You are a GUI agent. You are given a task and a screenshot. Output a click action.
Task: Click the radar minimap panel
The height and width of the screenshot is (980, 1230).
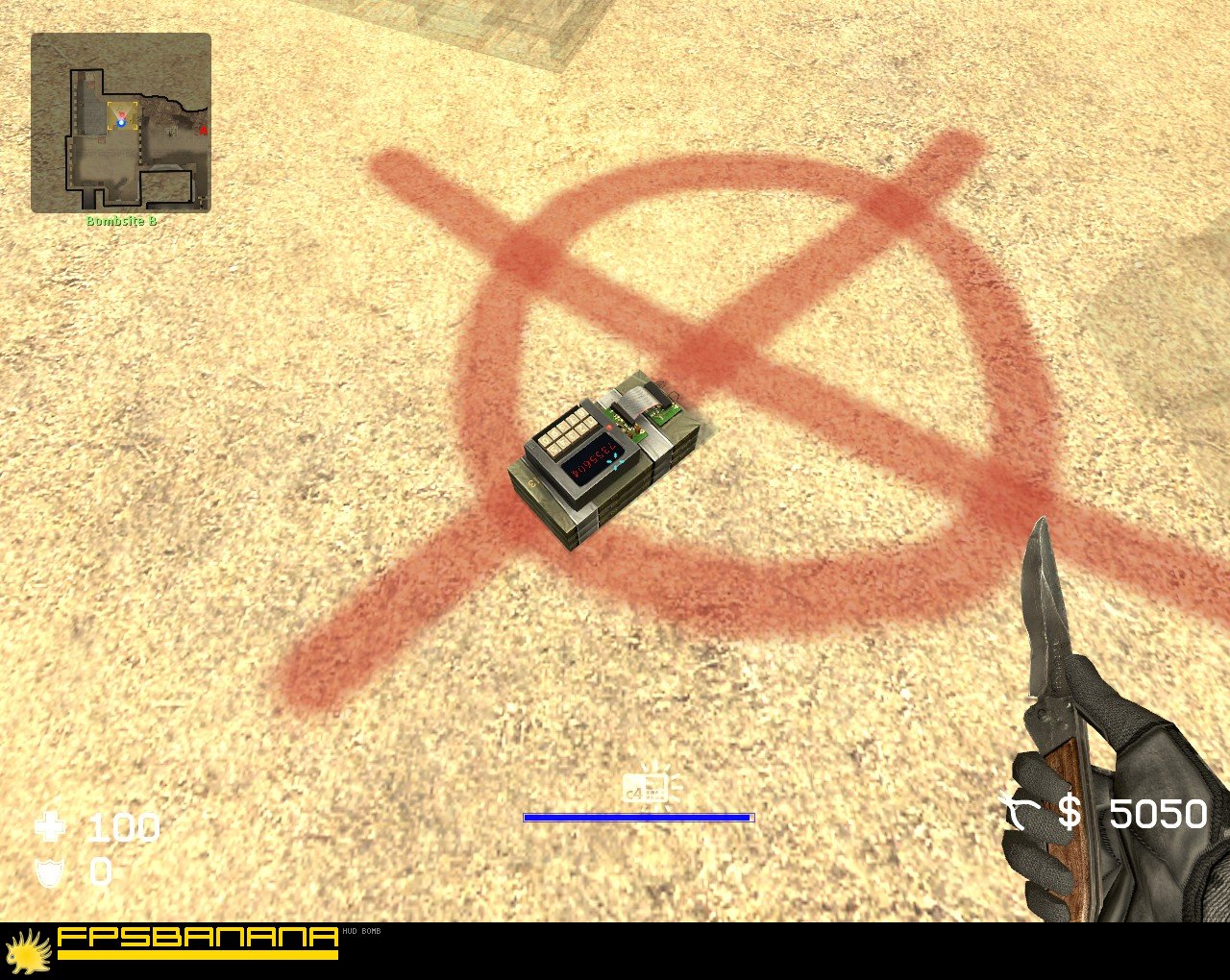[x=123, y=125]
